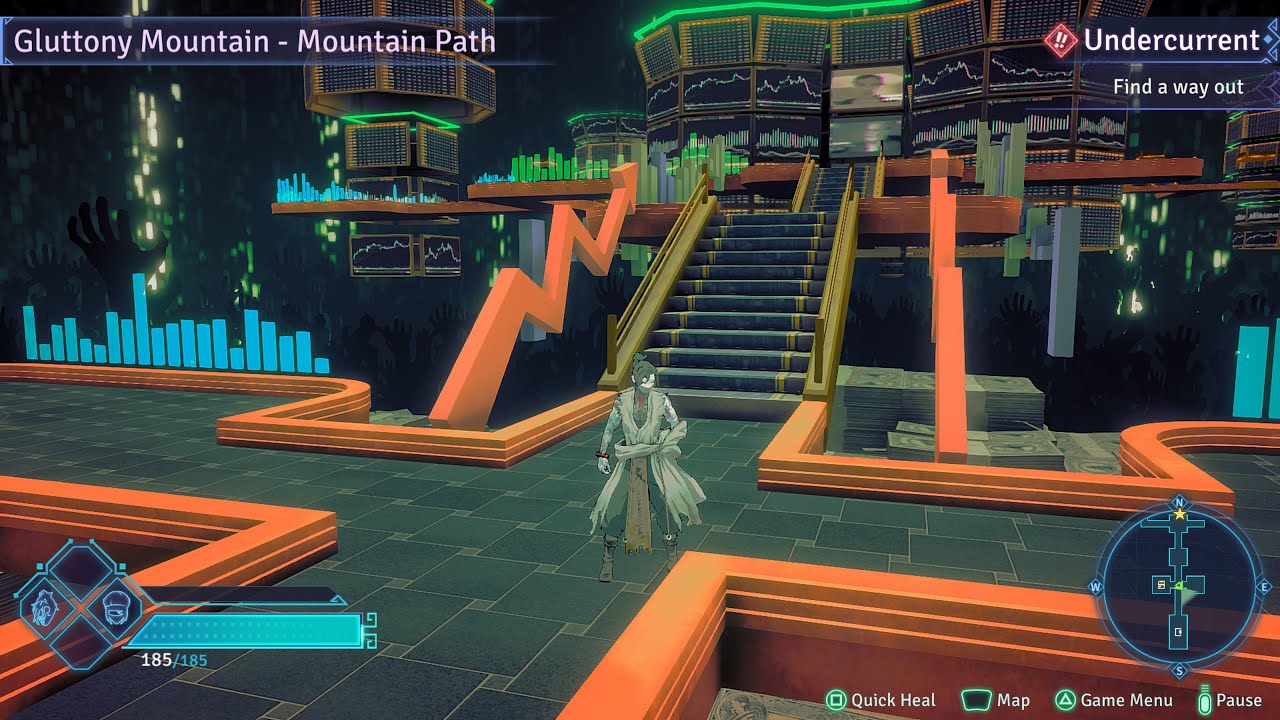Select the yellow star marker on the minimap

1179,514
